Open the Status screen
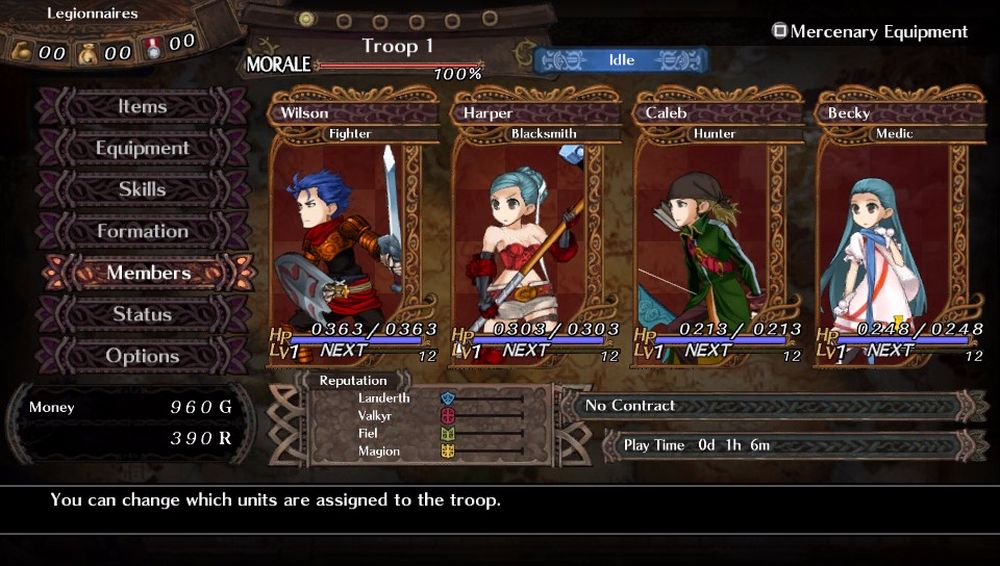The height and width of the screenshot is (566, 1000). point(142,315)
